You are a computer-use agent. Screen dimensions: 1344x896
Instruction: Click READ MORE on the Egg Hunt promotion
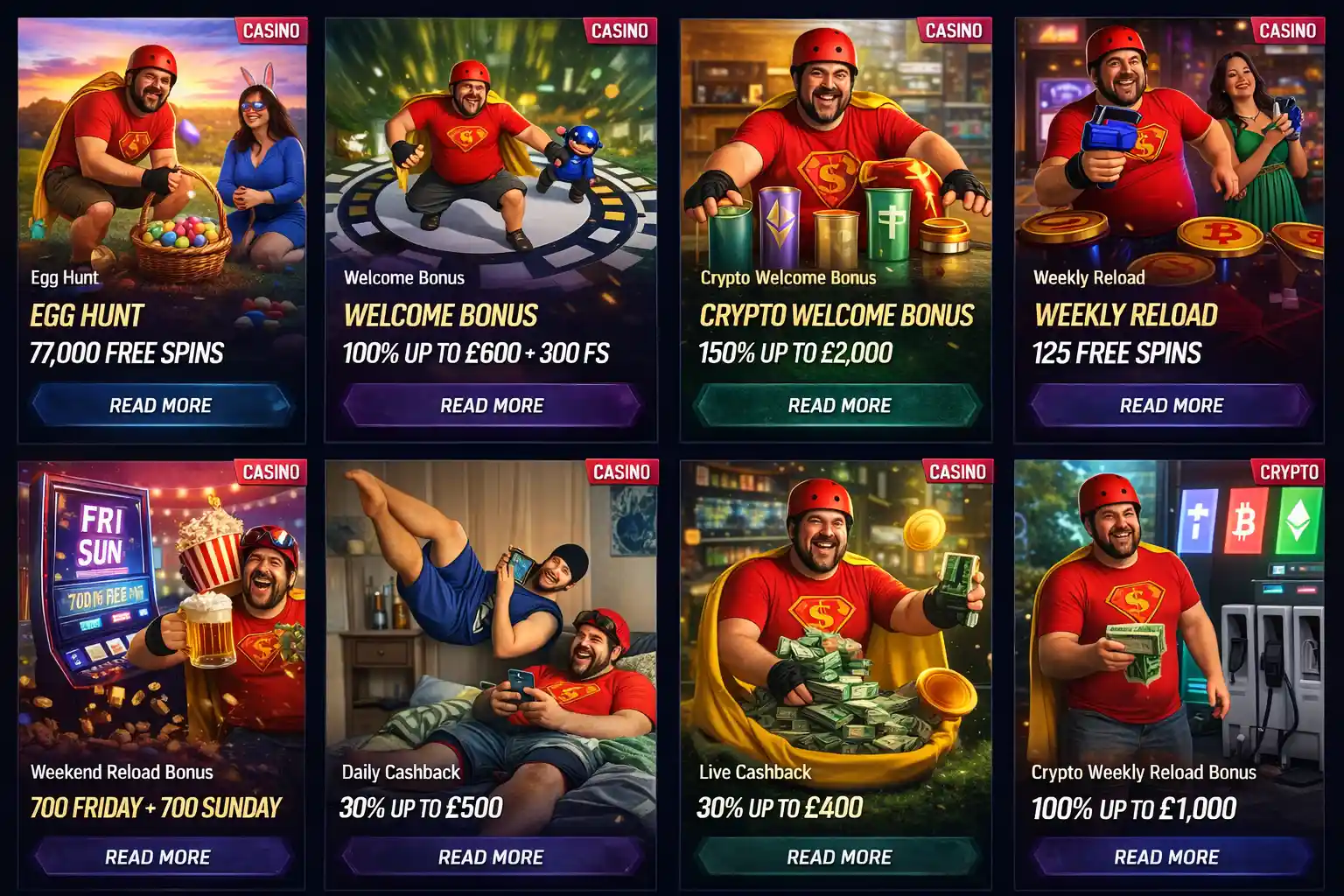click(159, 405)
